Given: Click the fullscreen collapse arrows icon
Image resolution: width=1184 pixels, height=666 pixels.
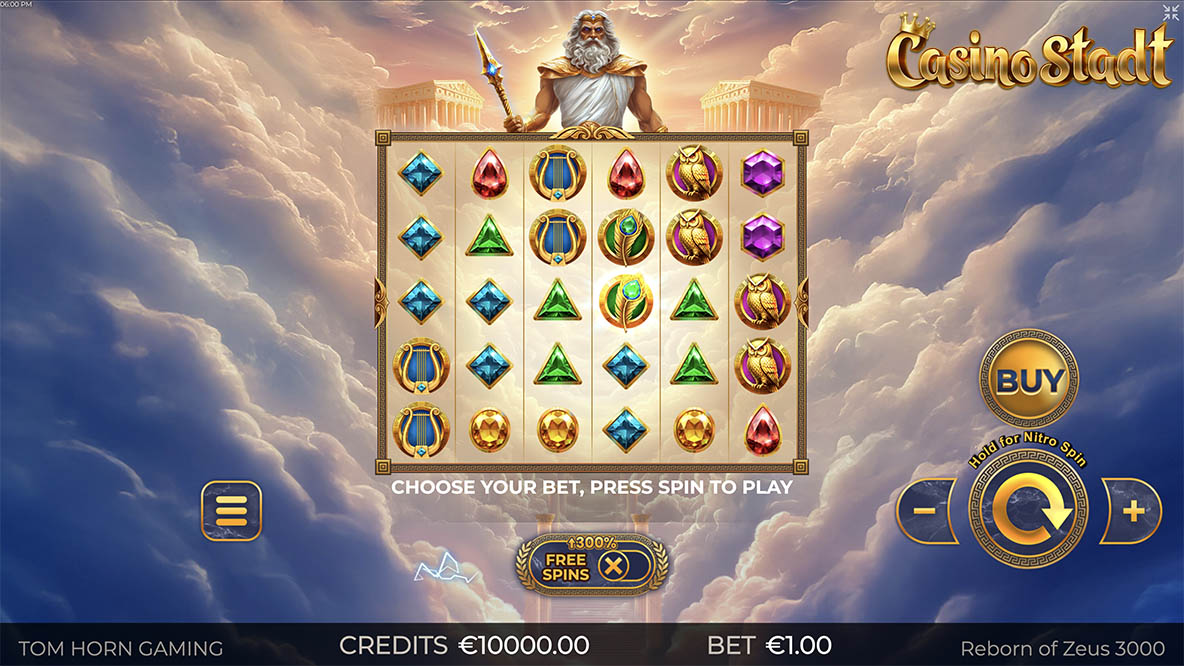Looking at the screenshot, I should [1171, 12].
